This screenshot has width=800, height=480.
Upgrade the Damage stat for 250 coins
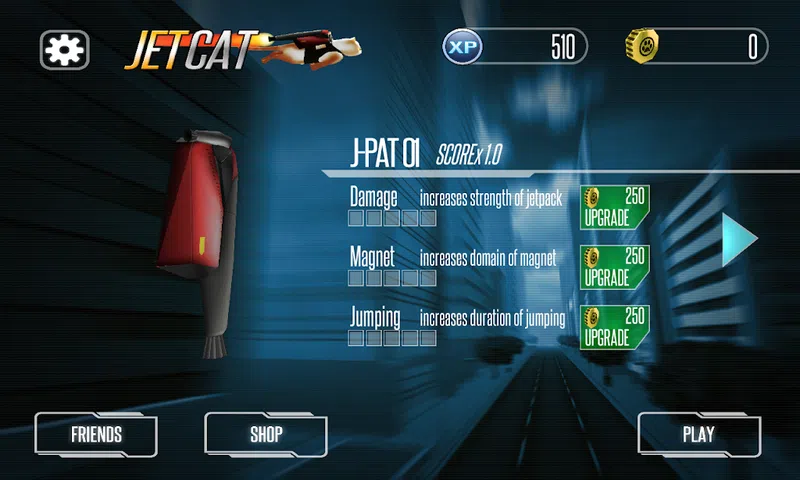(615, 207)
